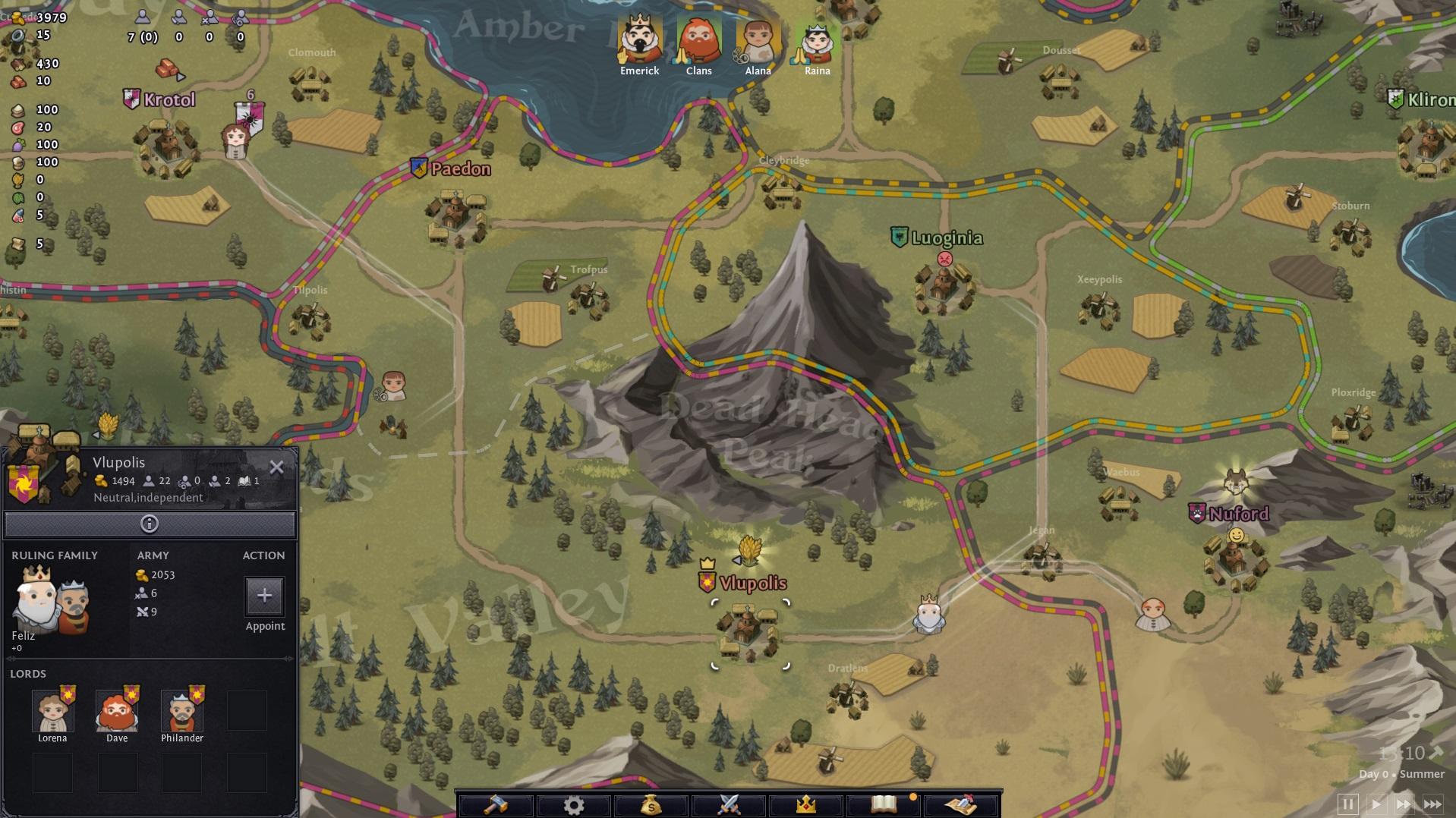The width and height of the screenshot is (1456, 818).
Task: Select the Clans portrait
Action: coord(698,39)
